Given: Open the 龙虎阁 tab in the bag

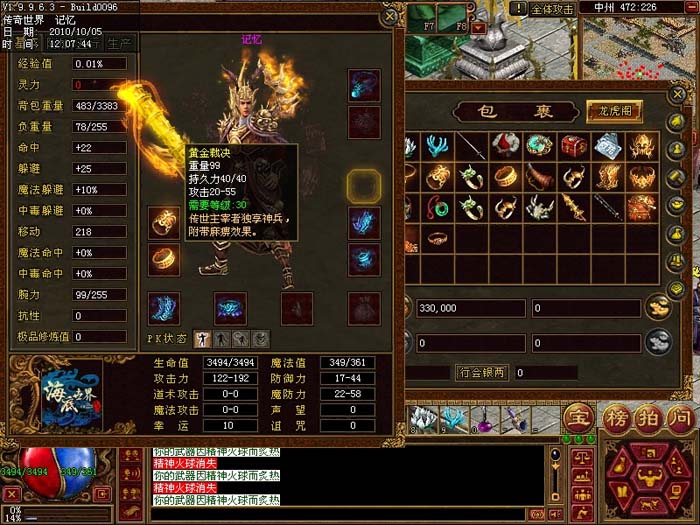Looking at the screenshot, I should pyautogui.click(x=613, y=110).
